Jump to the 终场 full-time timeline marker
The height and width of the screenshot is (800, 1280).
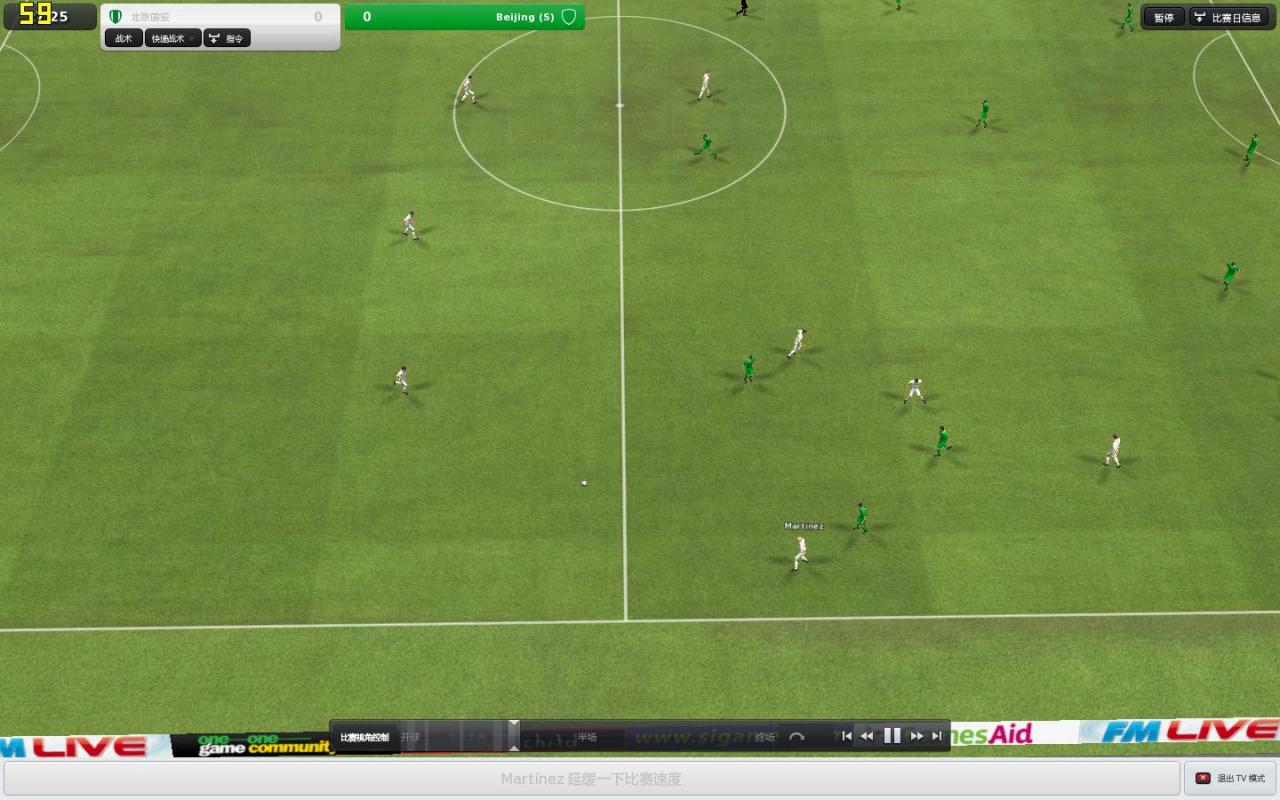765,737
